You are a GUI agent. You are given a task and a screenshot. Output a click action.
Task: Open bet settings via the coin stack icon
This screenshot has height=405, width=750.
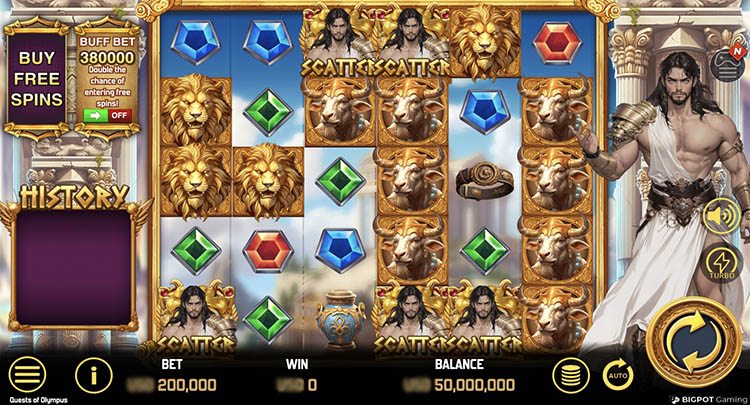(568, 375)
